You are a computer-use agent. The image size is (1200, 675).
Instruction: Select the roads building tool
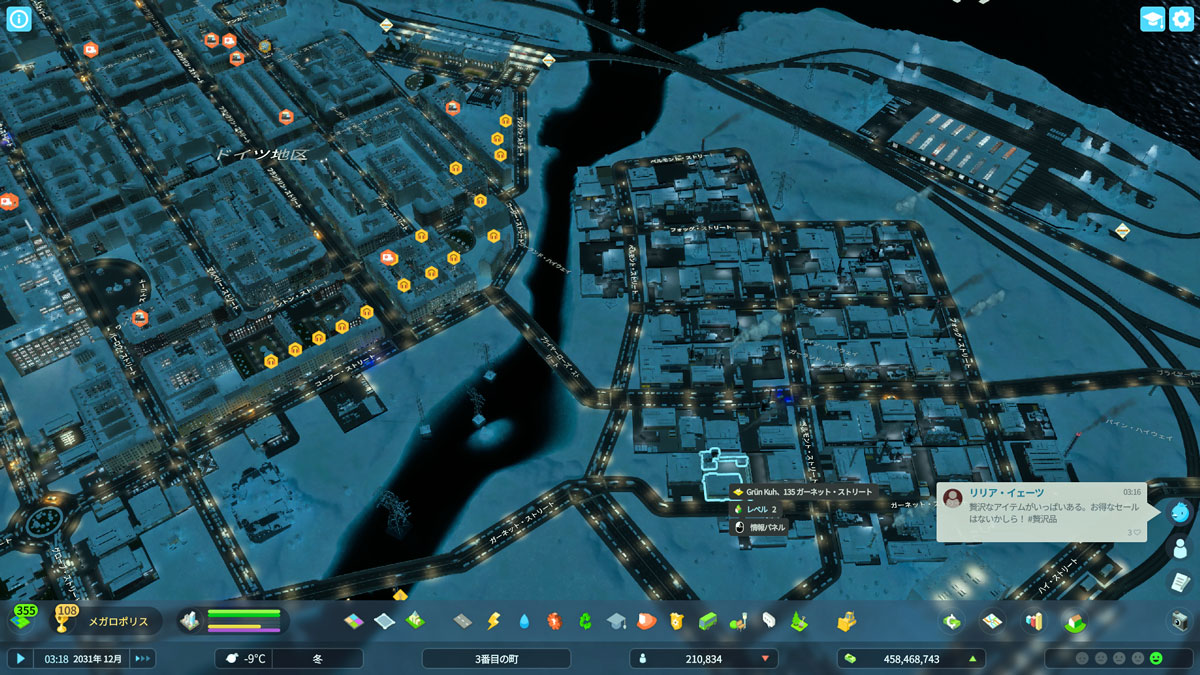(x=462, y=621)
